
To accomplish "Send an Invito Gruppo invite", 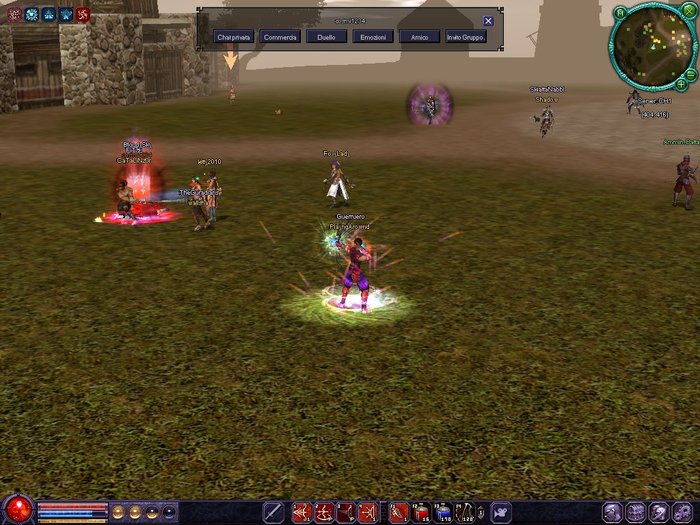I will click(x=466, y=37).
